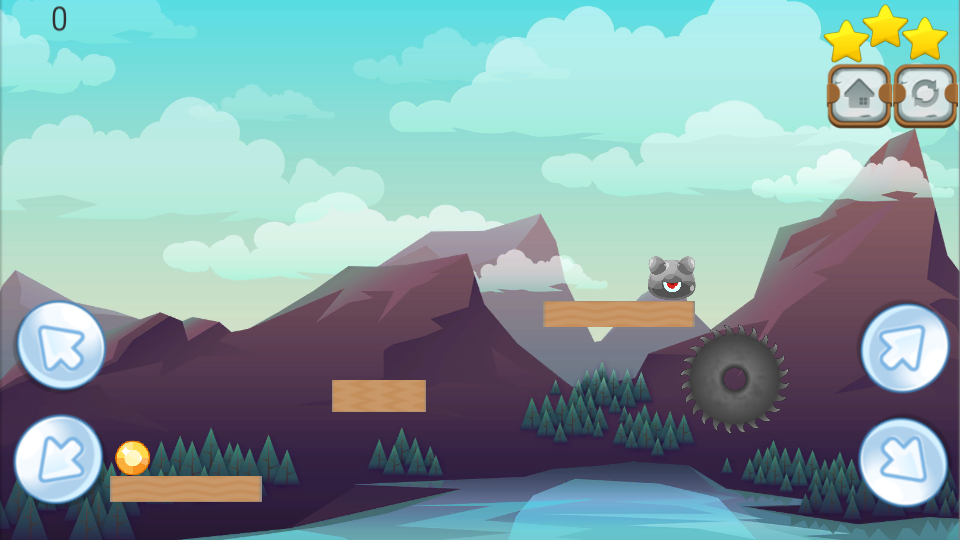Tap the up-right arrow control
Screen dimensions: 960x540
click(x=905, y=348)
